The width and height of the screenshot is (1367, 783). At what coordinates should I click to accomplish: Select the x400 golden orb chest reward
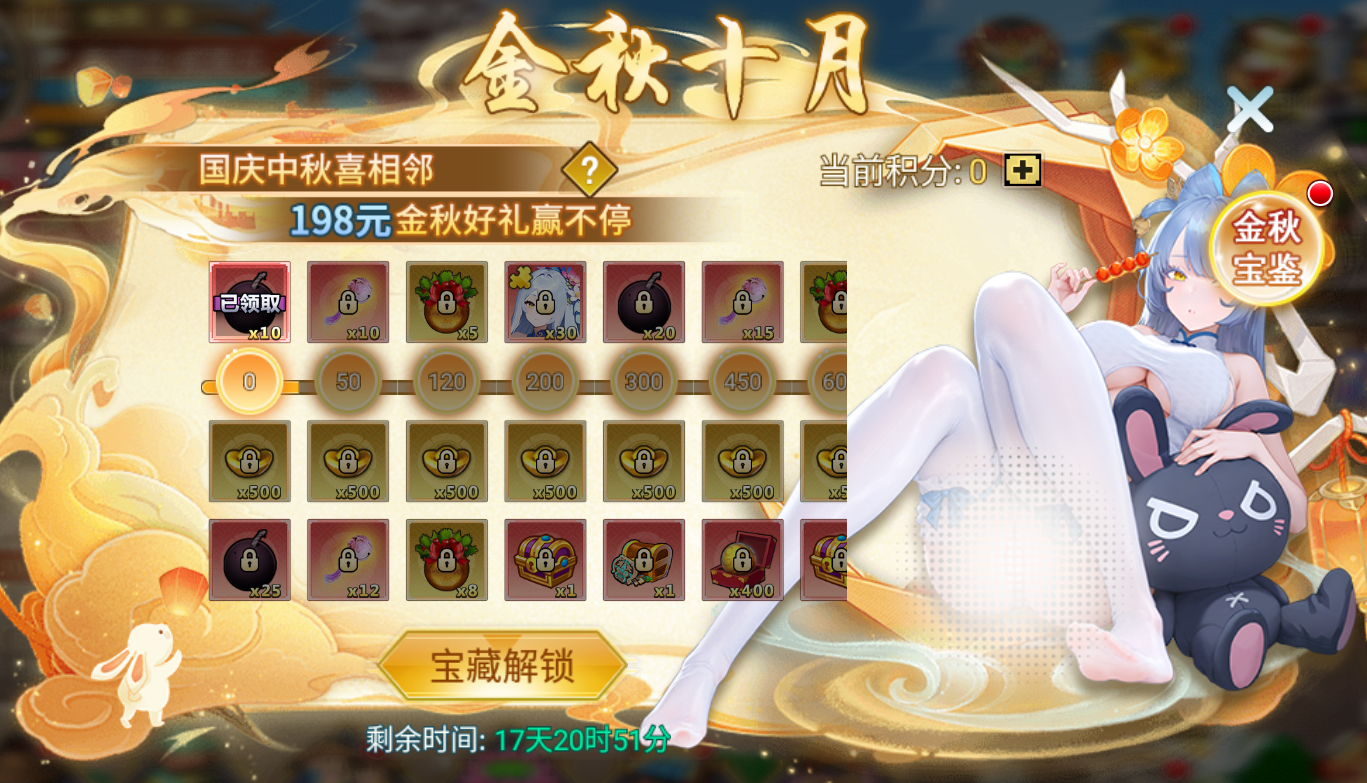tap(744, 560)
